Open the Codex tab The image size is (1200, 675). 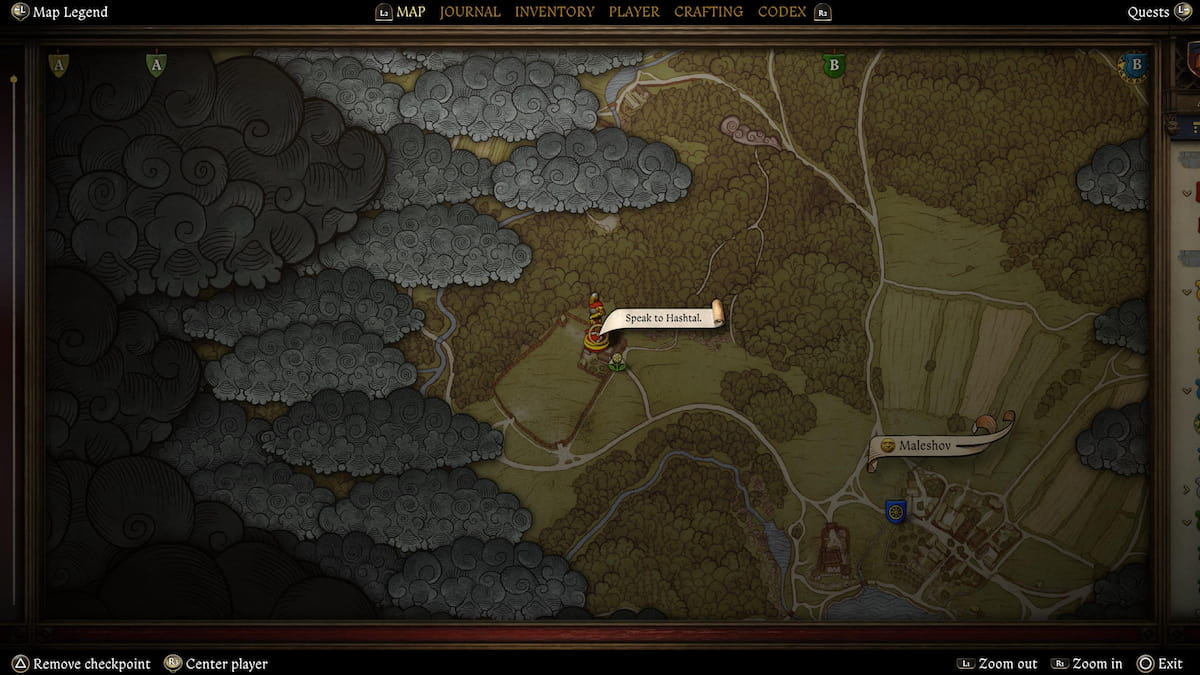[783, 12]
